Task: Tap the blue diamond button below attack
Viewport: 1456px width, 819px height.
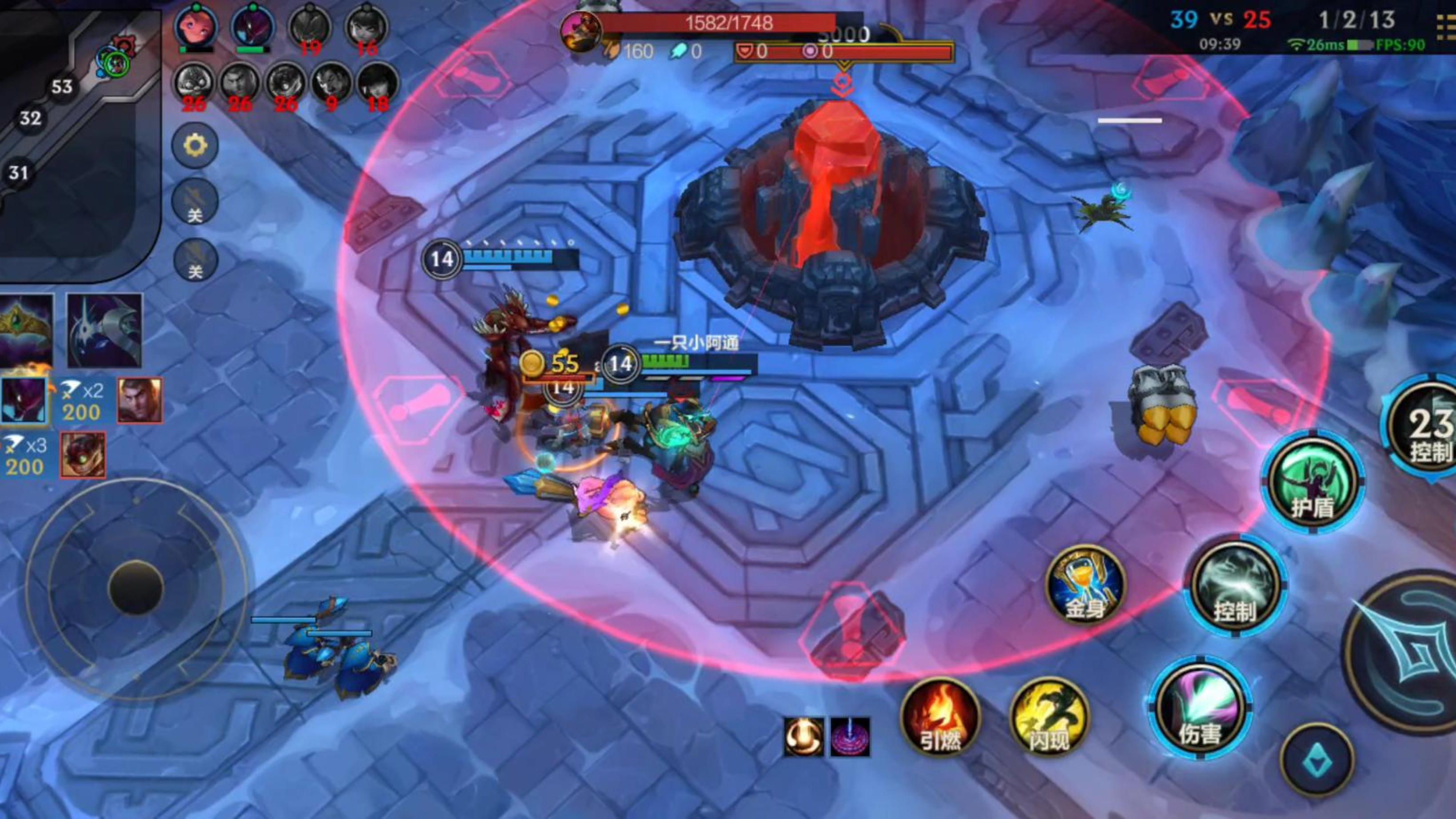Action: (1317, 760)
